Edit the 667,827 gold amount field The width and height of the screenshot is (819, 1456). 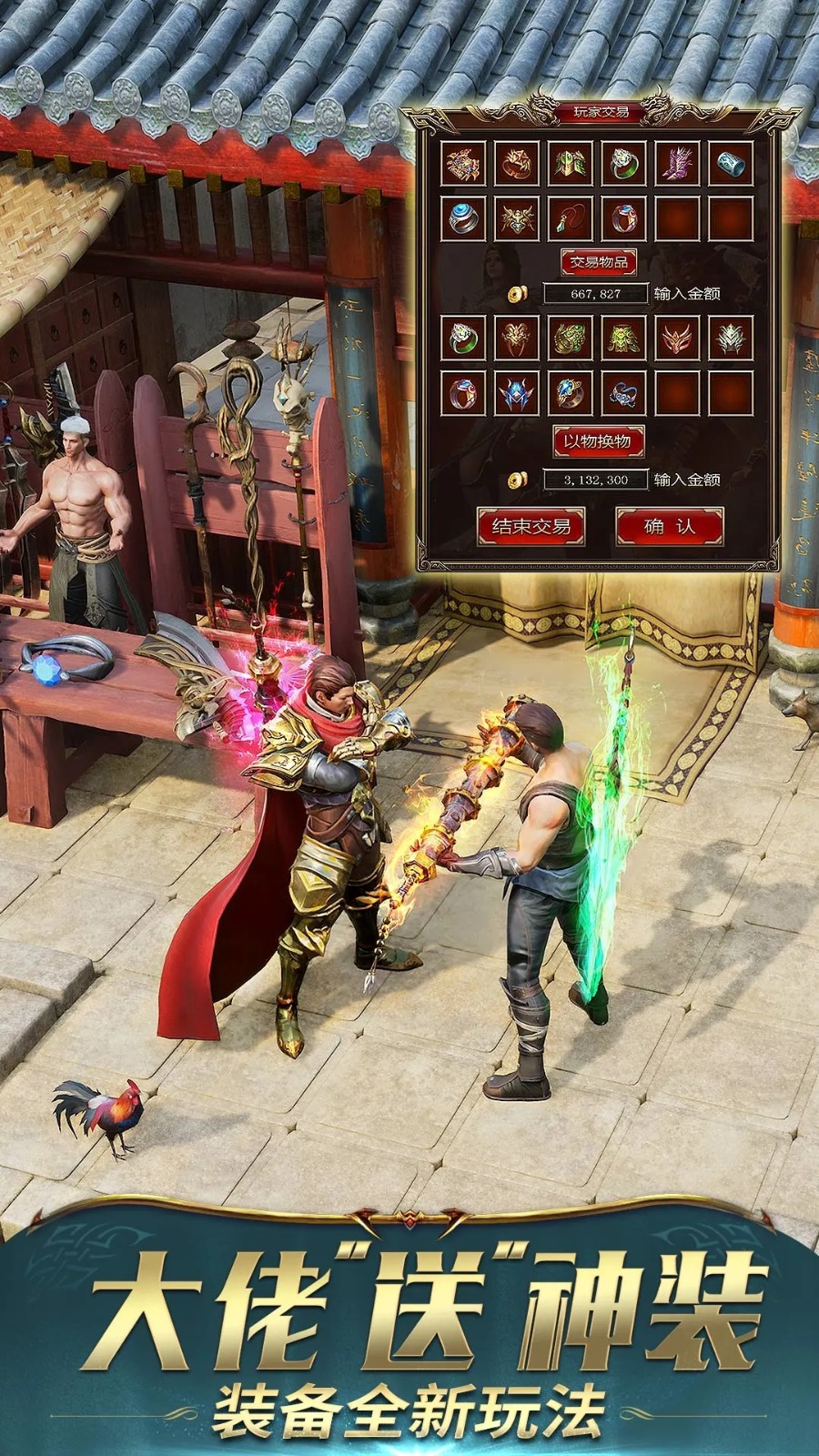tap(595, 294)
